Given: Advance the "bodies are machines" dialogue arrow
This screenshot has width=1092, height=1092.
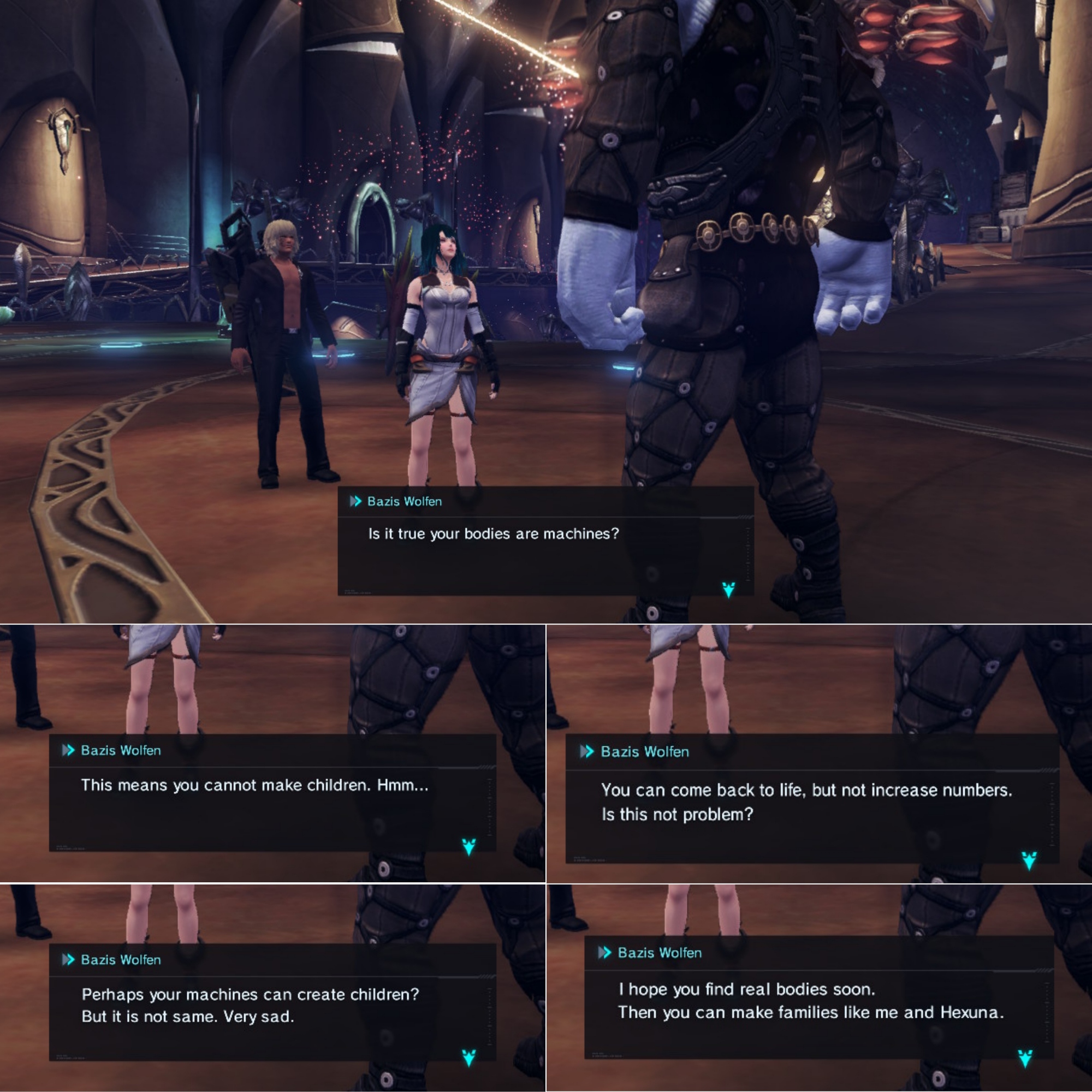Looking at the screenshot, I should point(728,590).
